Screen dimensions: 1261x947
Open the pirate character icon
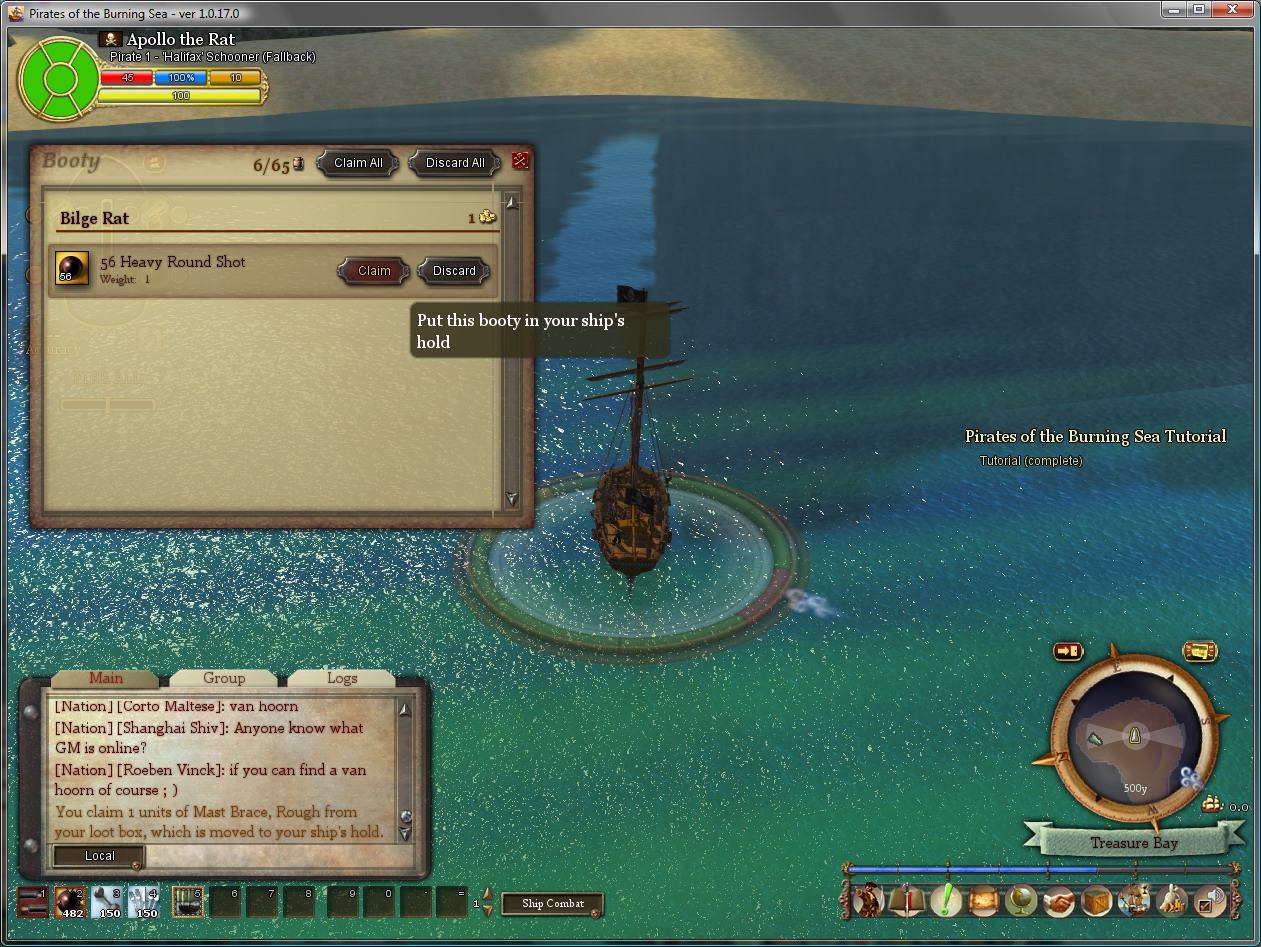[x=869, y=900]
